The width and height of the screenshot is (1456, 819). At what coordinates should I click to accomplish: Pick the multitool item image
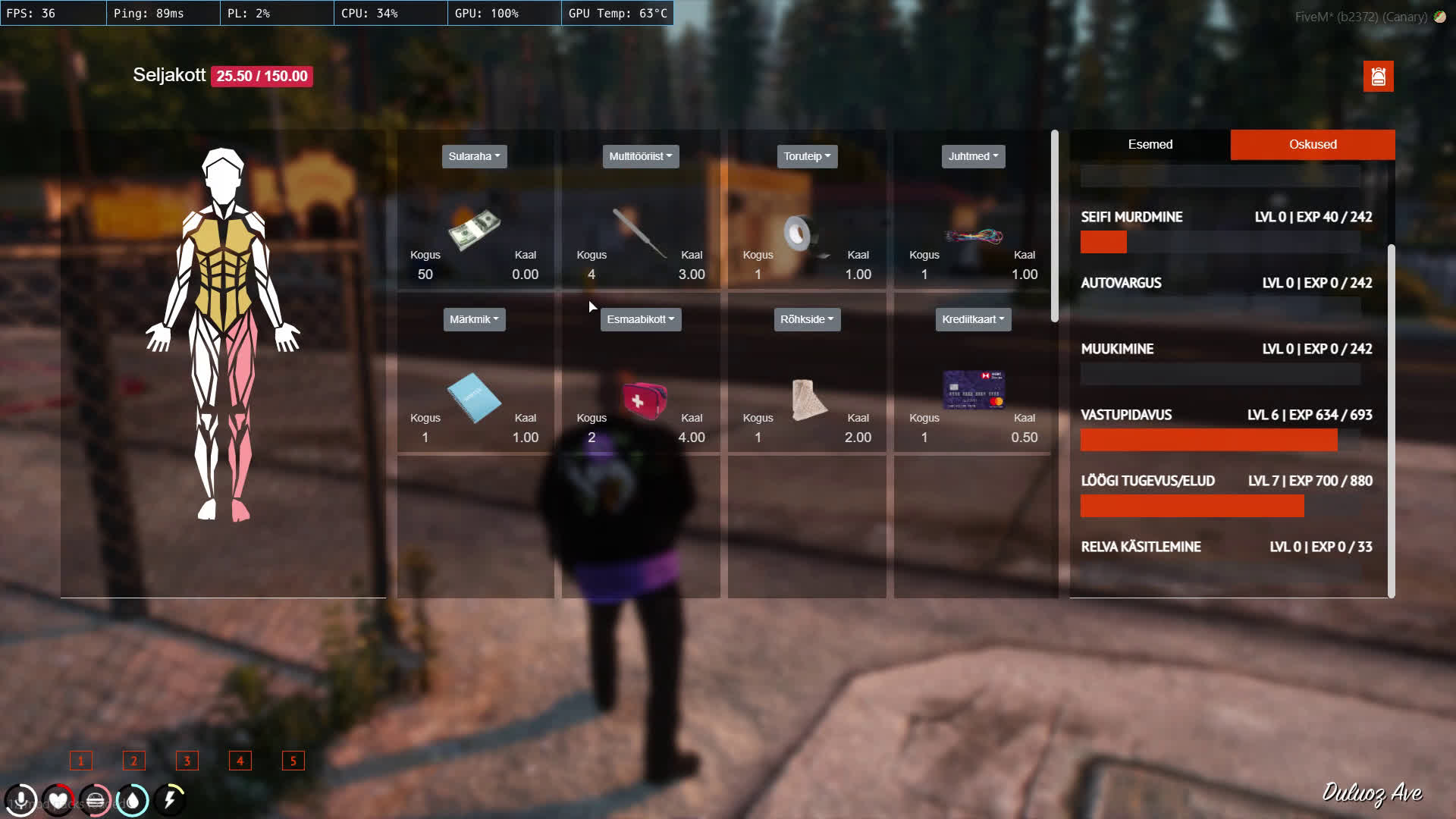click(639, 232)
